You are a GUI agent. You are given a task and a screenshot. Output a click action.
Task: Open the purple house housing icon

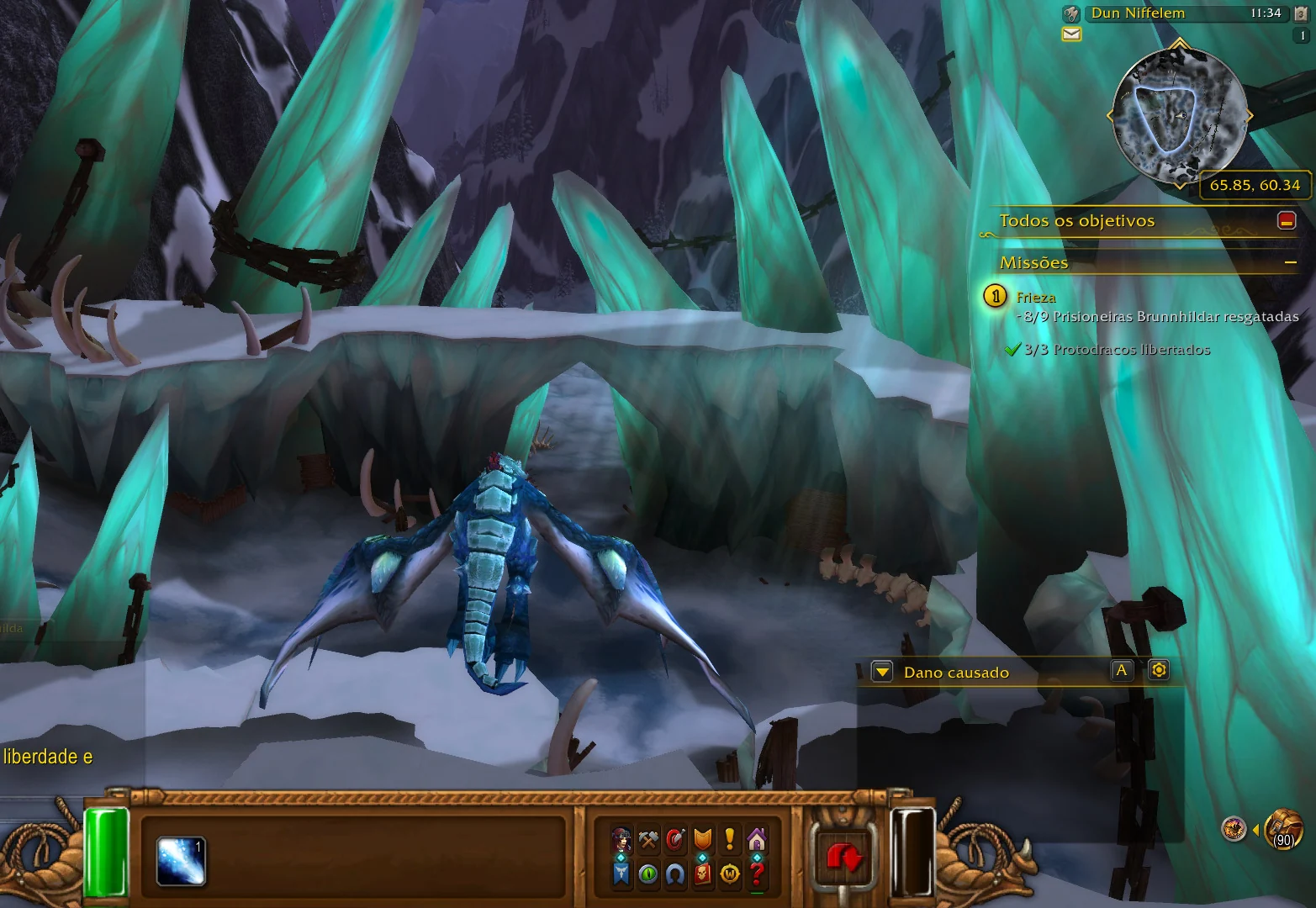click(x=757, y=839)
